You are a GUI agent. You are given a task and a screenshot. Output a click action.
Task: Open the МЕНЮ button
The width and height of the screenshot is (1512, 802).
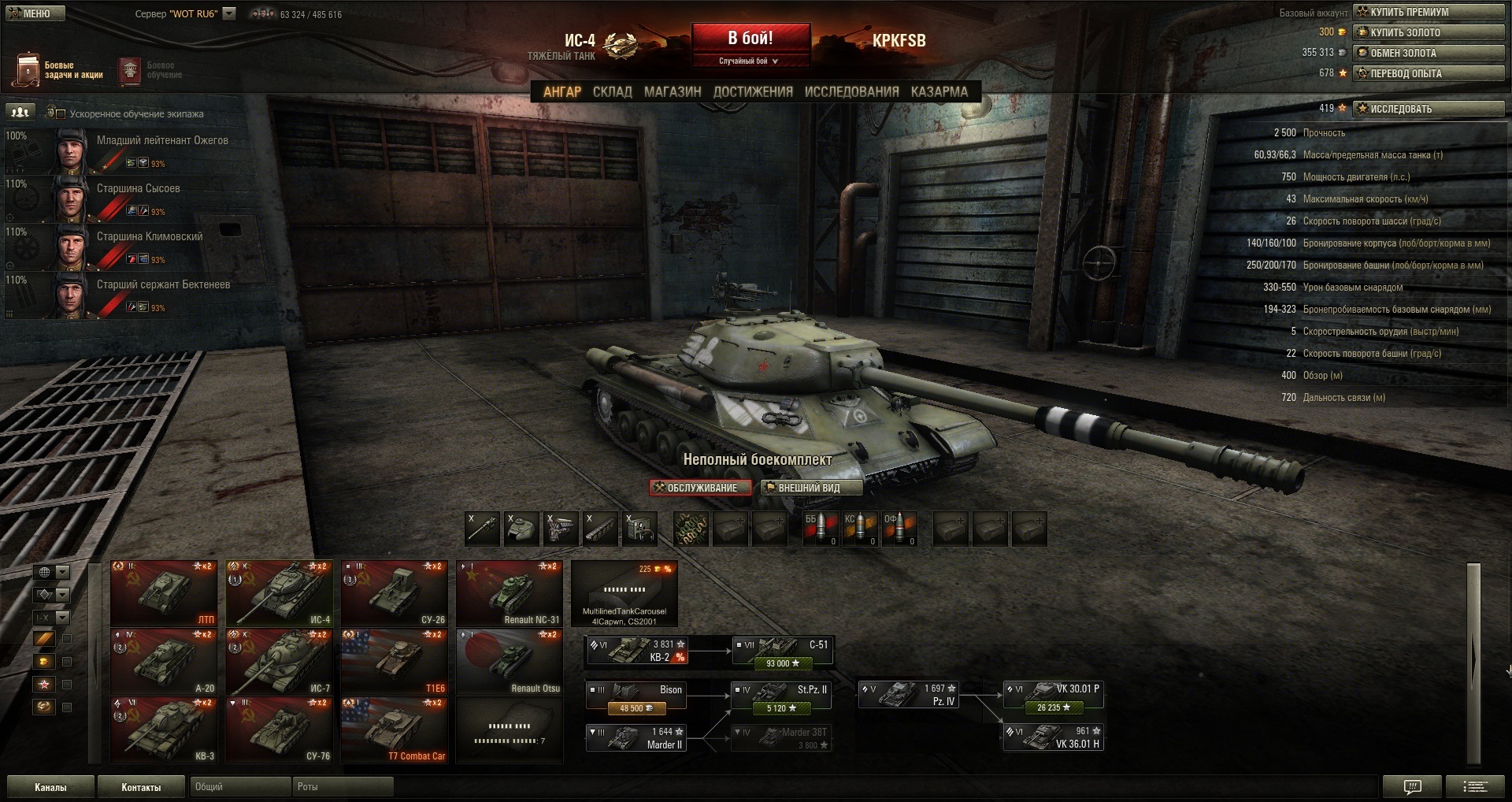click(35, 13)
